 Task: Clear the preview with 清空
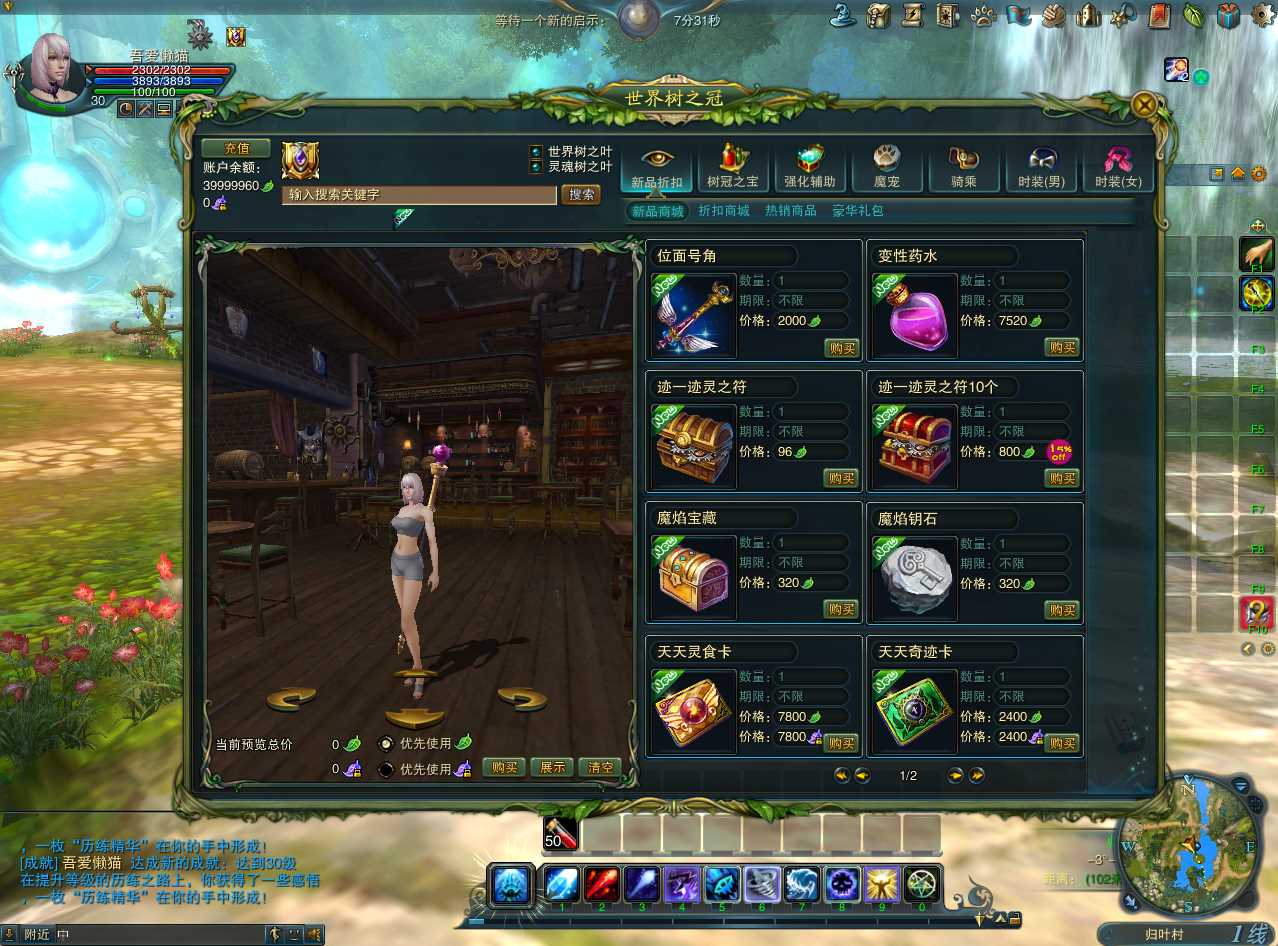coord(600,767)
